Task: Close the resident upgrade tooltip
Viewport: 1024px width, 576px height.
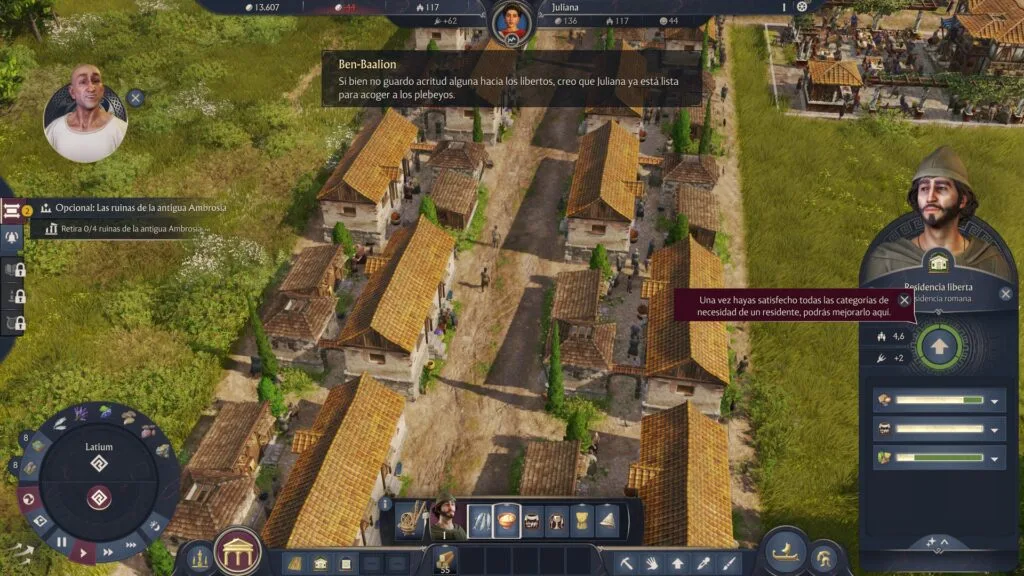Action: (x=904, y=300)
